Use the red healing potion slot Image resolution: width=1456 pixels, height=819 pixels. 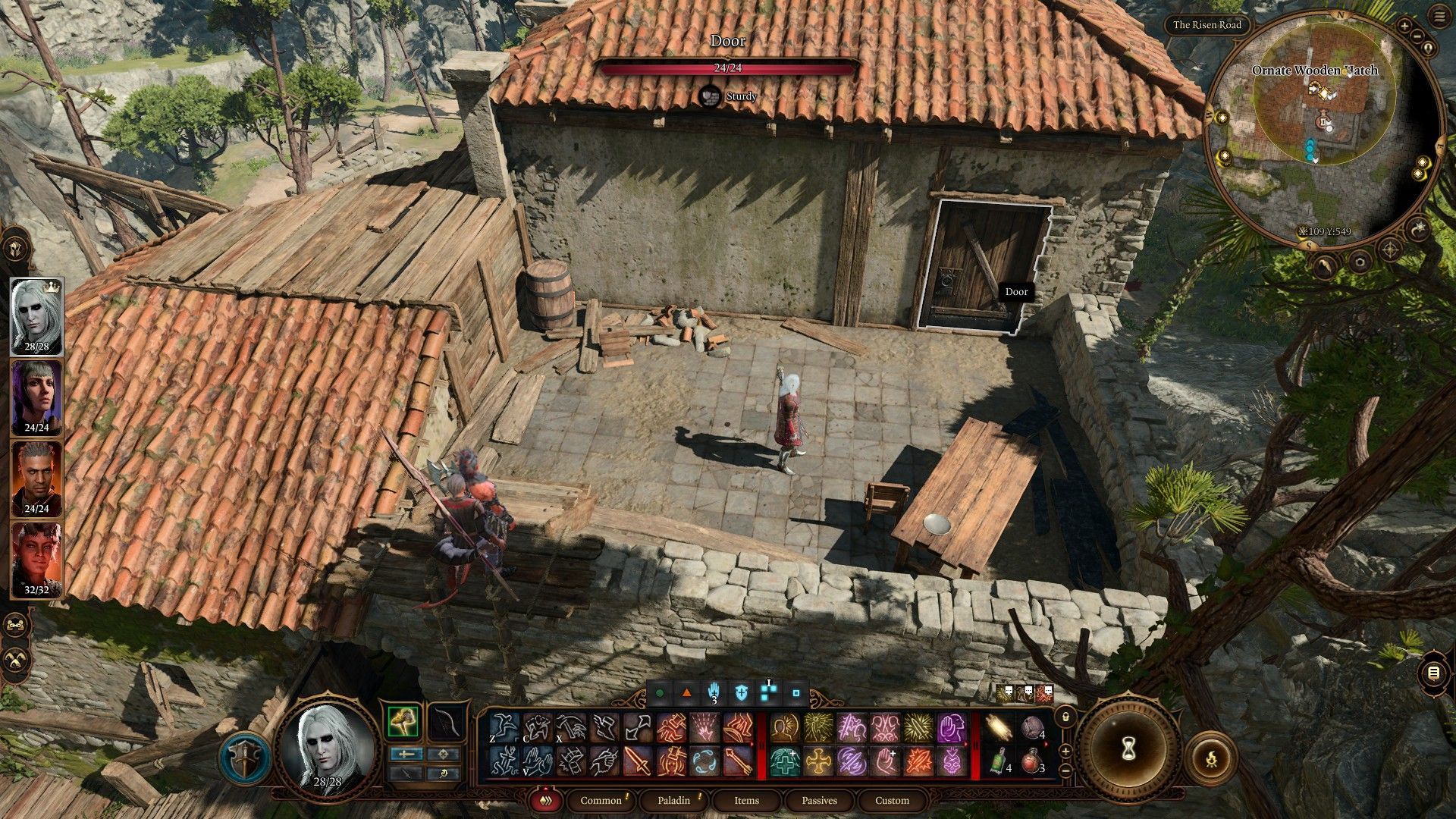tap(1031, 761)
